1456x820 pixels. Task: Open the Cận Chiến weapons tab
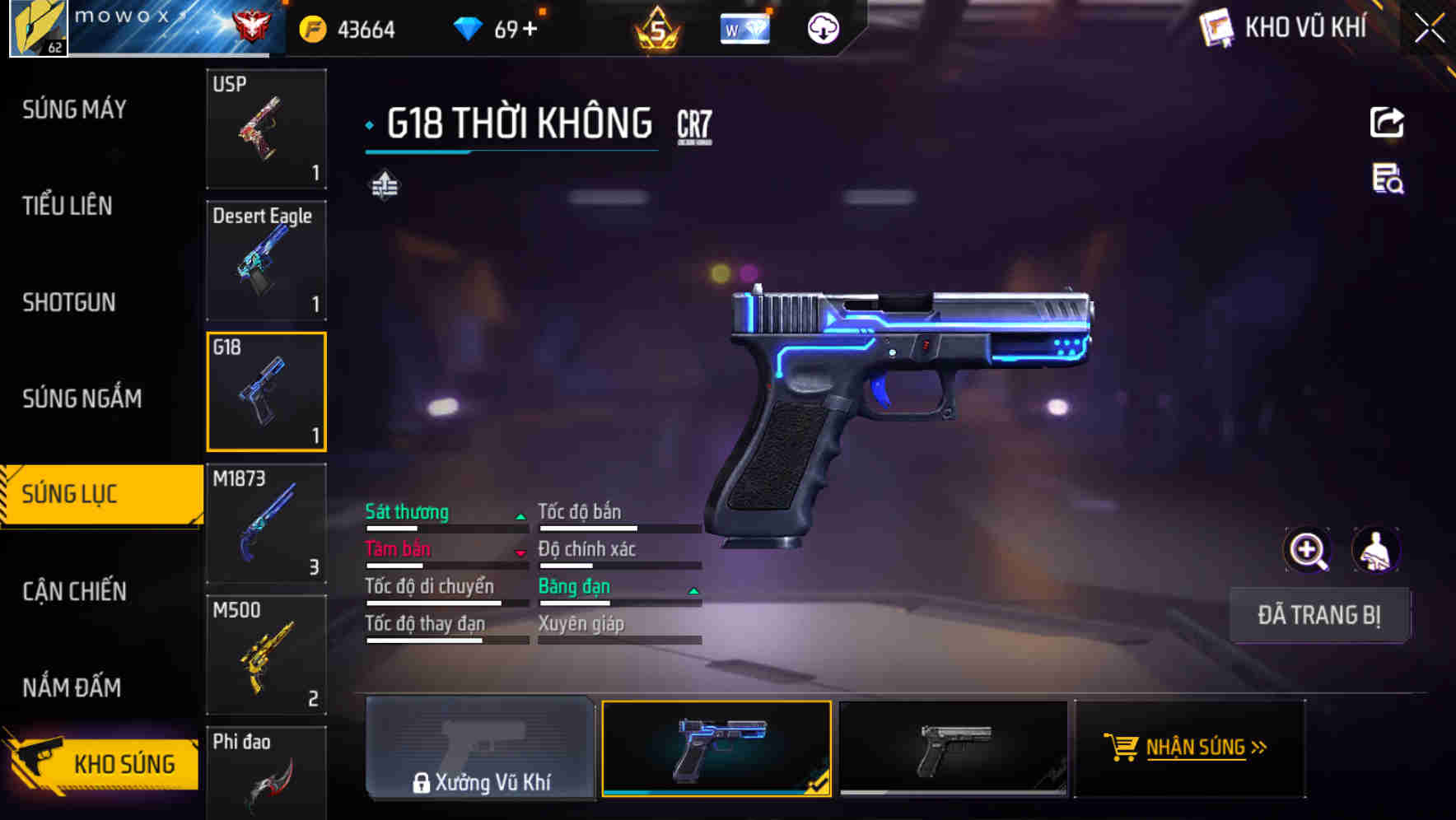pyautogui.click(x=72, y=591)
